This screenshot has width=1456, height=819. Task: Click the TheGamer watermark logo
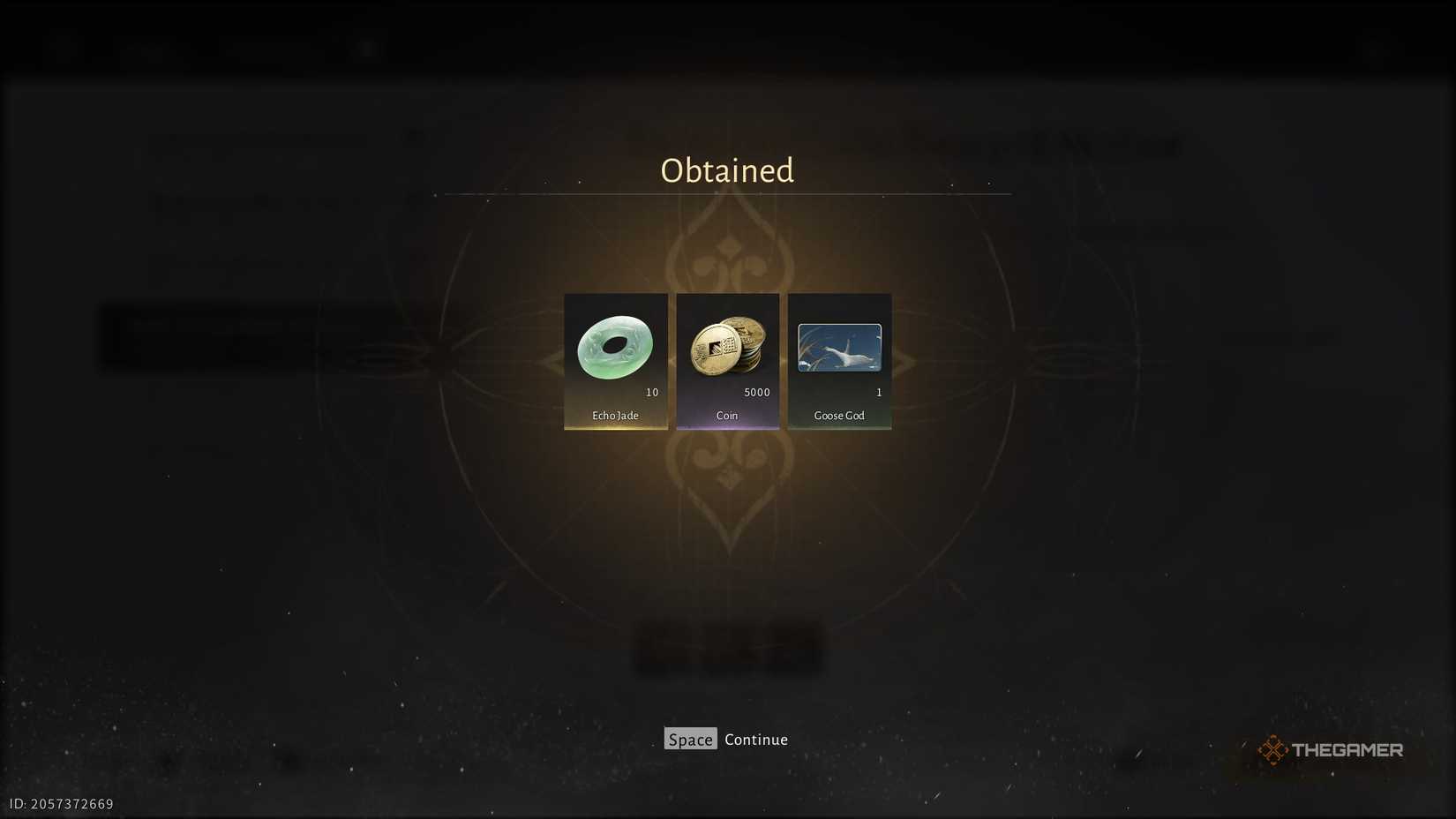(1332, 749)
